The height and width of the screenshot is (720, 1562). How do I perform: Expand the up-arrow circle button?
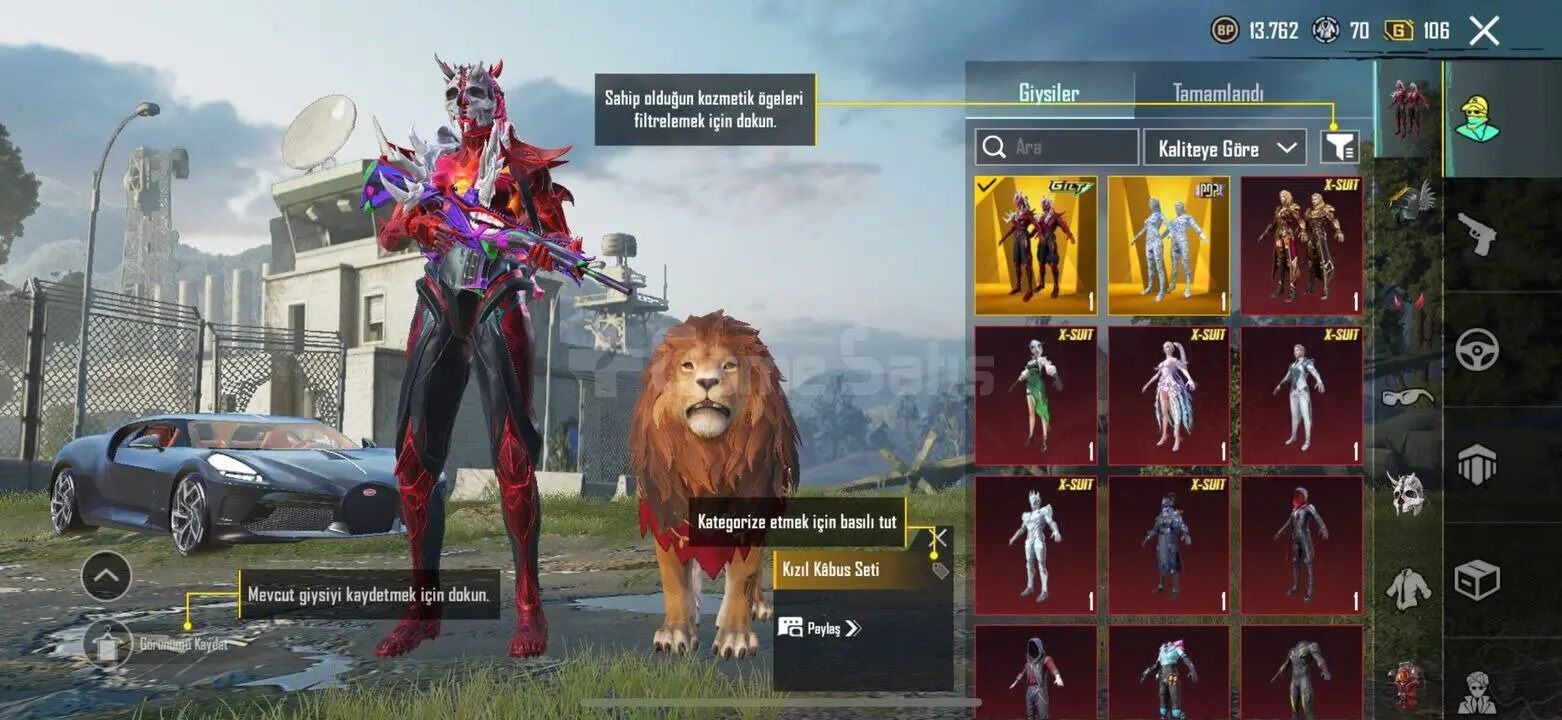pyautogui.click(x=106, y=576)
